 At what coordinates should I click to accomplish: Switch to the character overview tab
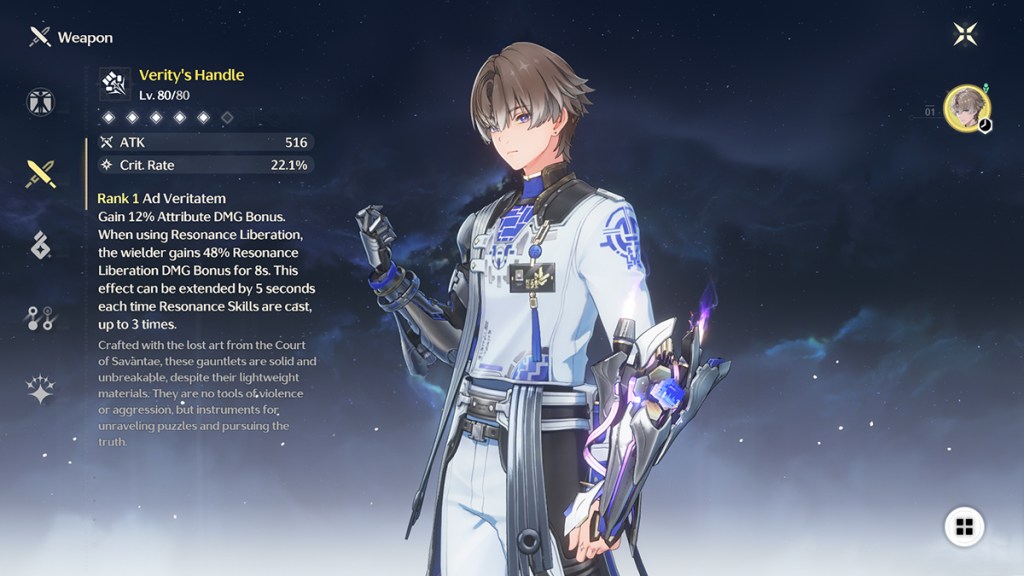(x=41, y=102)
